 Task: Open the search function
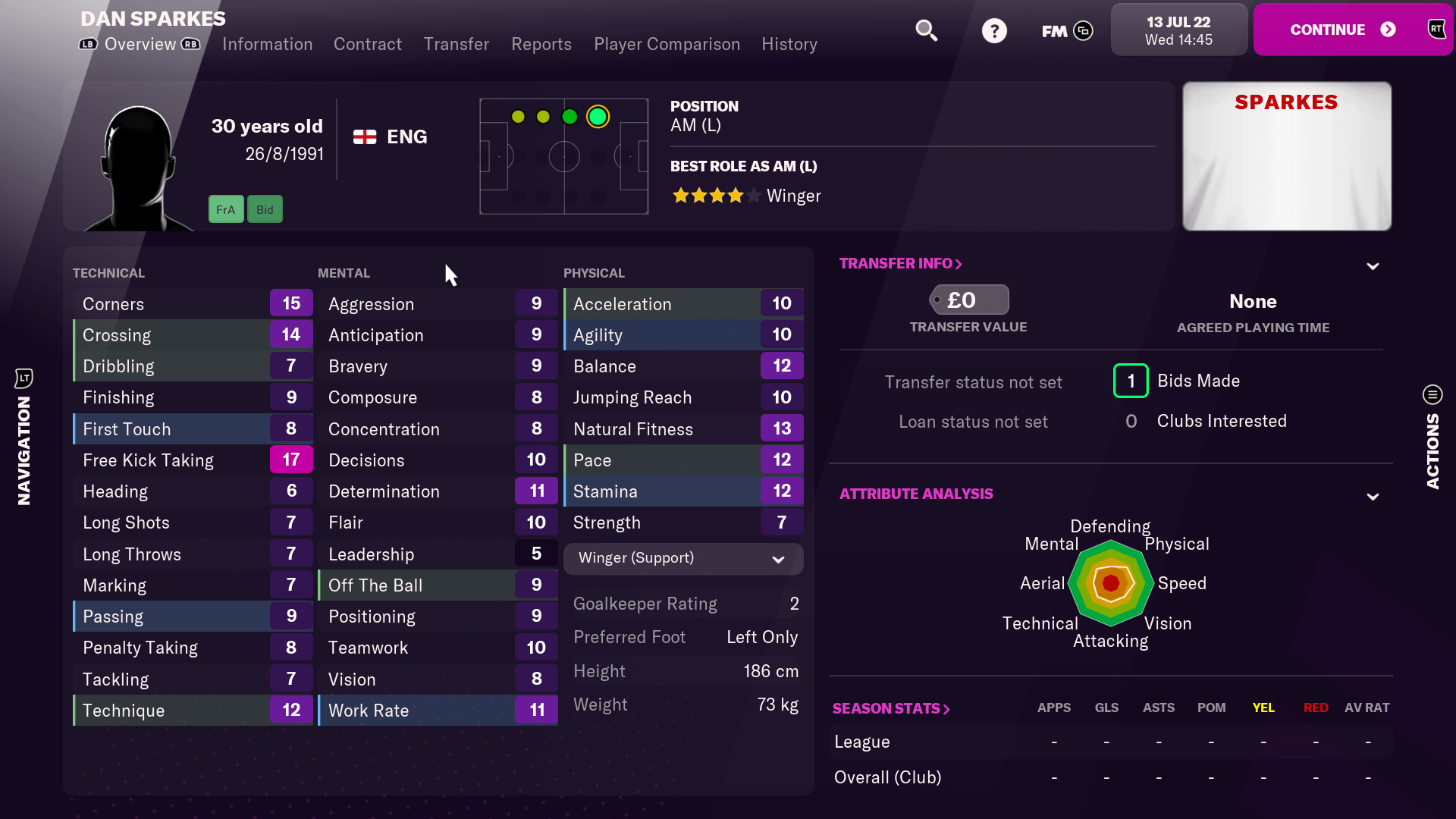click(927, 30)
